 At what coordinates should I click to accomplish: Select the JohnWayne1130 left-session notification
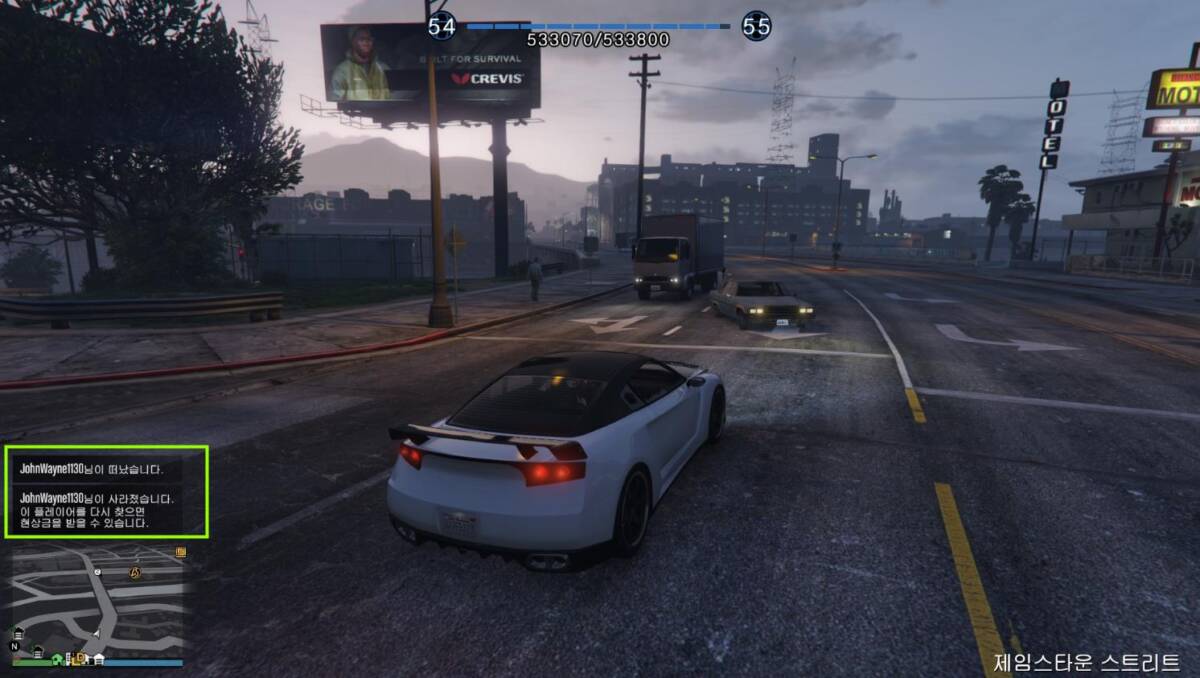[x=92, y=468]
